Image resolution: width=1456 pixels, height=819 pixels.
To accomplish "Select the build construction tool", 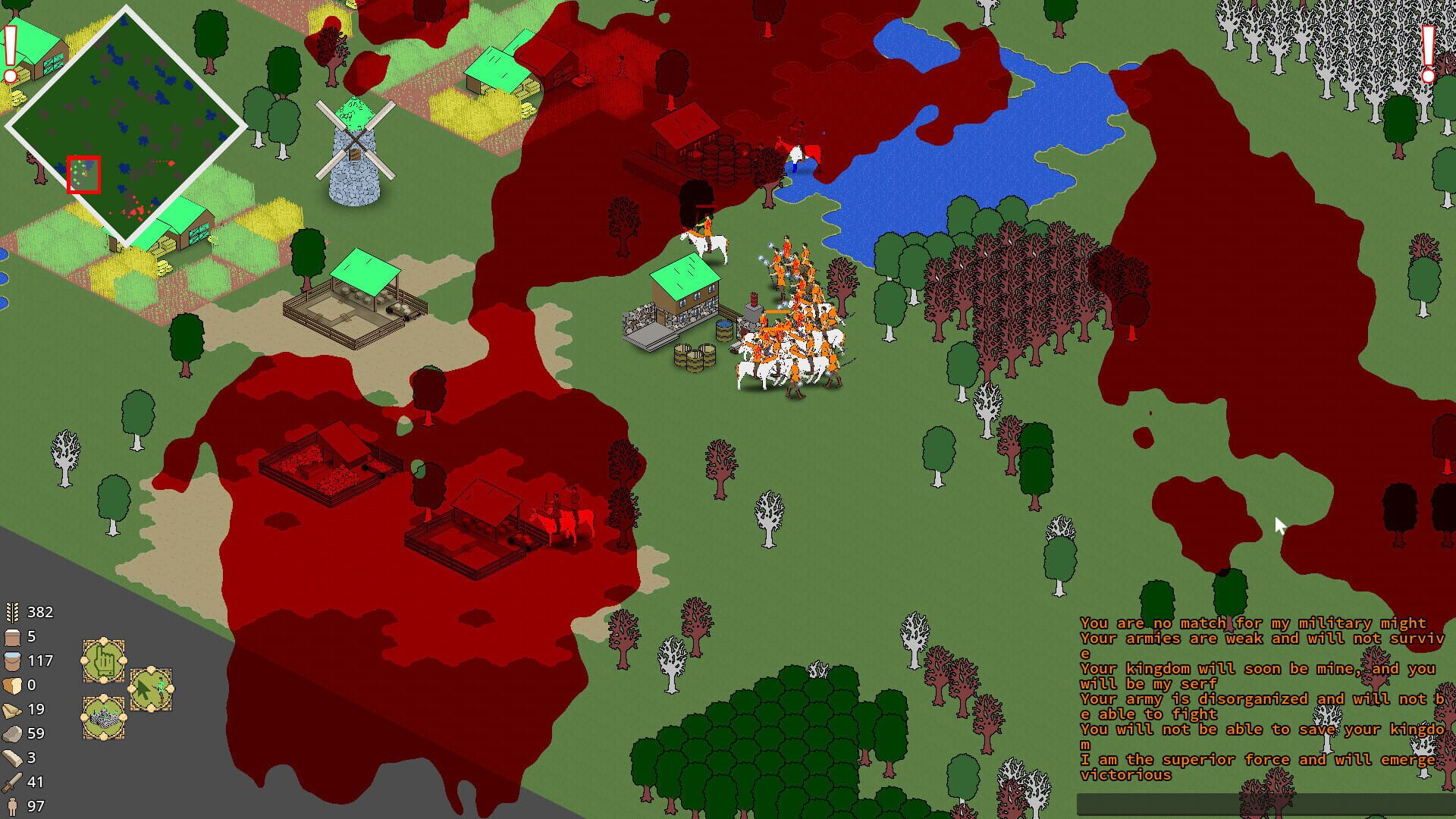I will click(x=104, y=715).
